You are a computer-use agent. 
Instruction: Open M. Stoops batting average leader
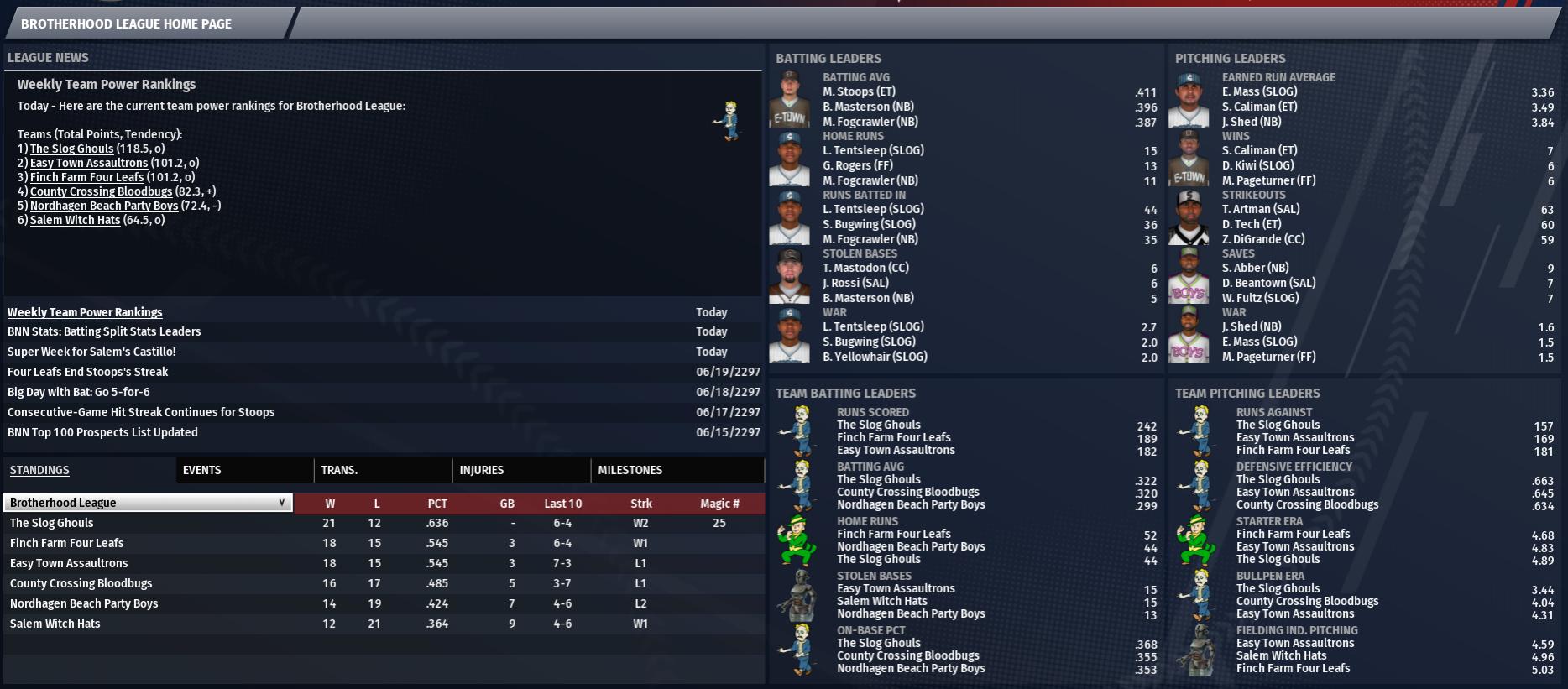pos(859,91)
